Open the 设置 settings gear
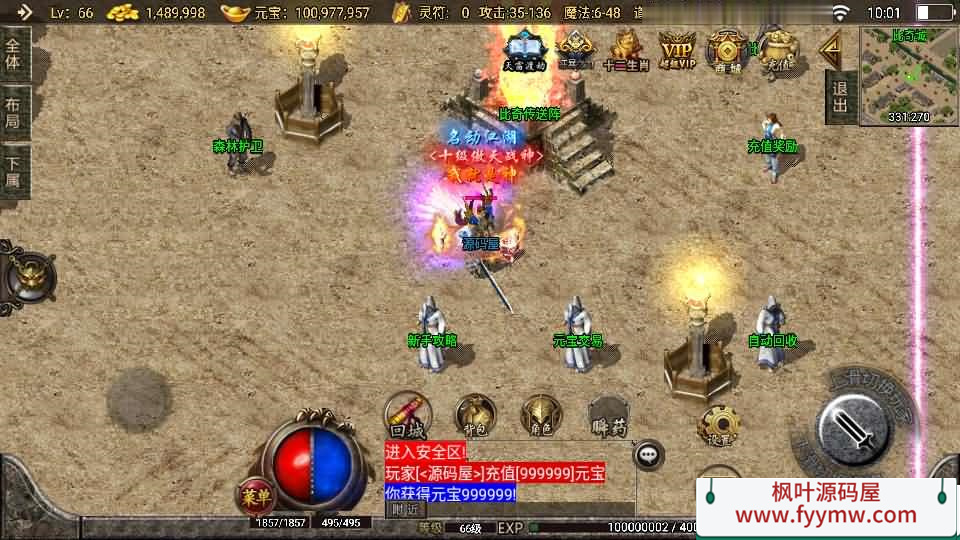The width and height of the screenshot is (960, 540). [x=719, y=425]
